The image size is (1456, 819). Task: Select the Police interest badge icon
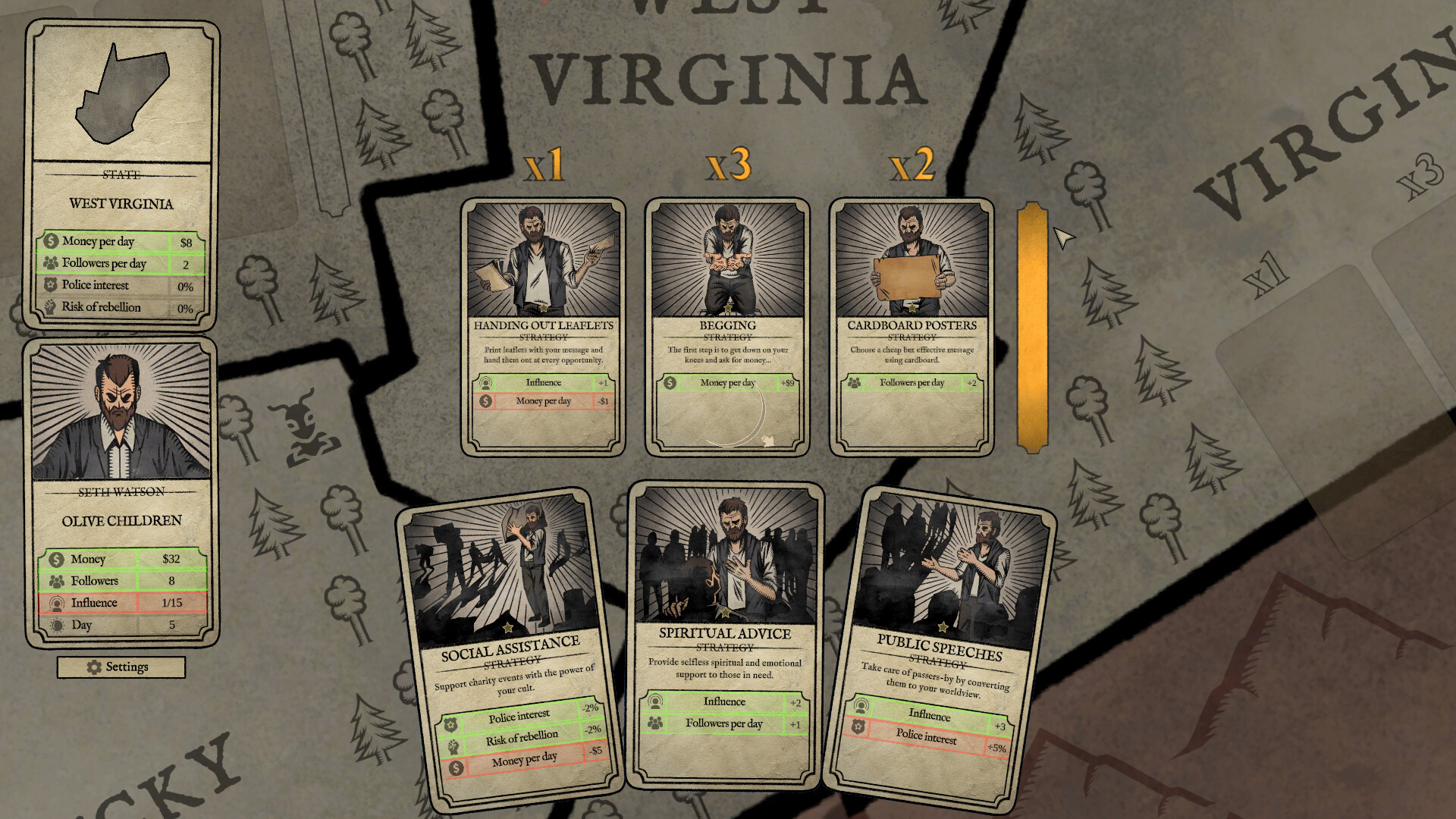(52, 285)
